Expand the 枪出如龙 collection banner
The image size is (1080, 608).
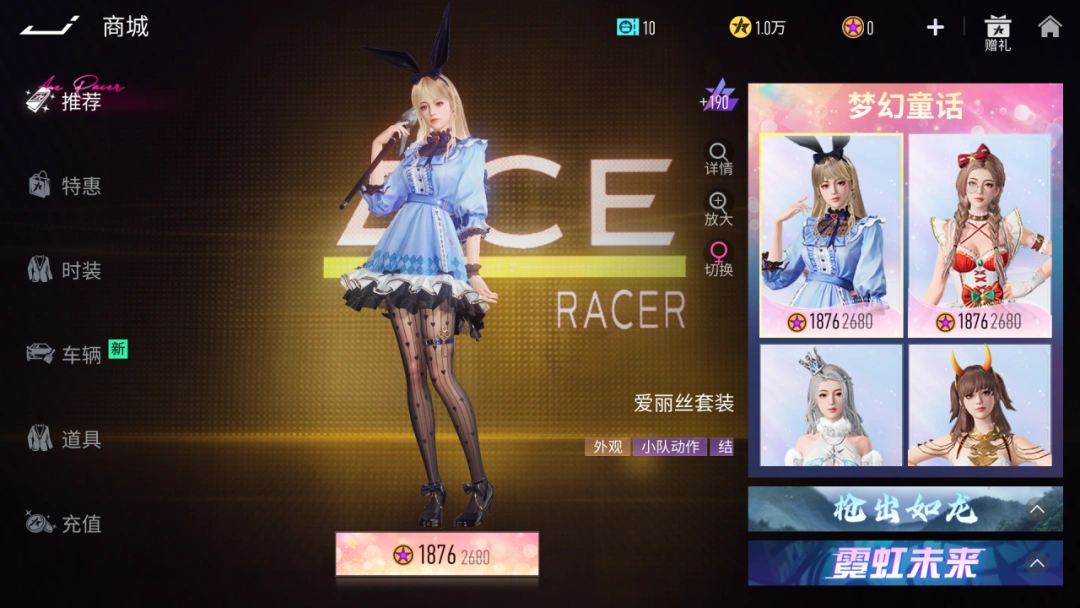tap(905, 509)
